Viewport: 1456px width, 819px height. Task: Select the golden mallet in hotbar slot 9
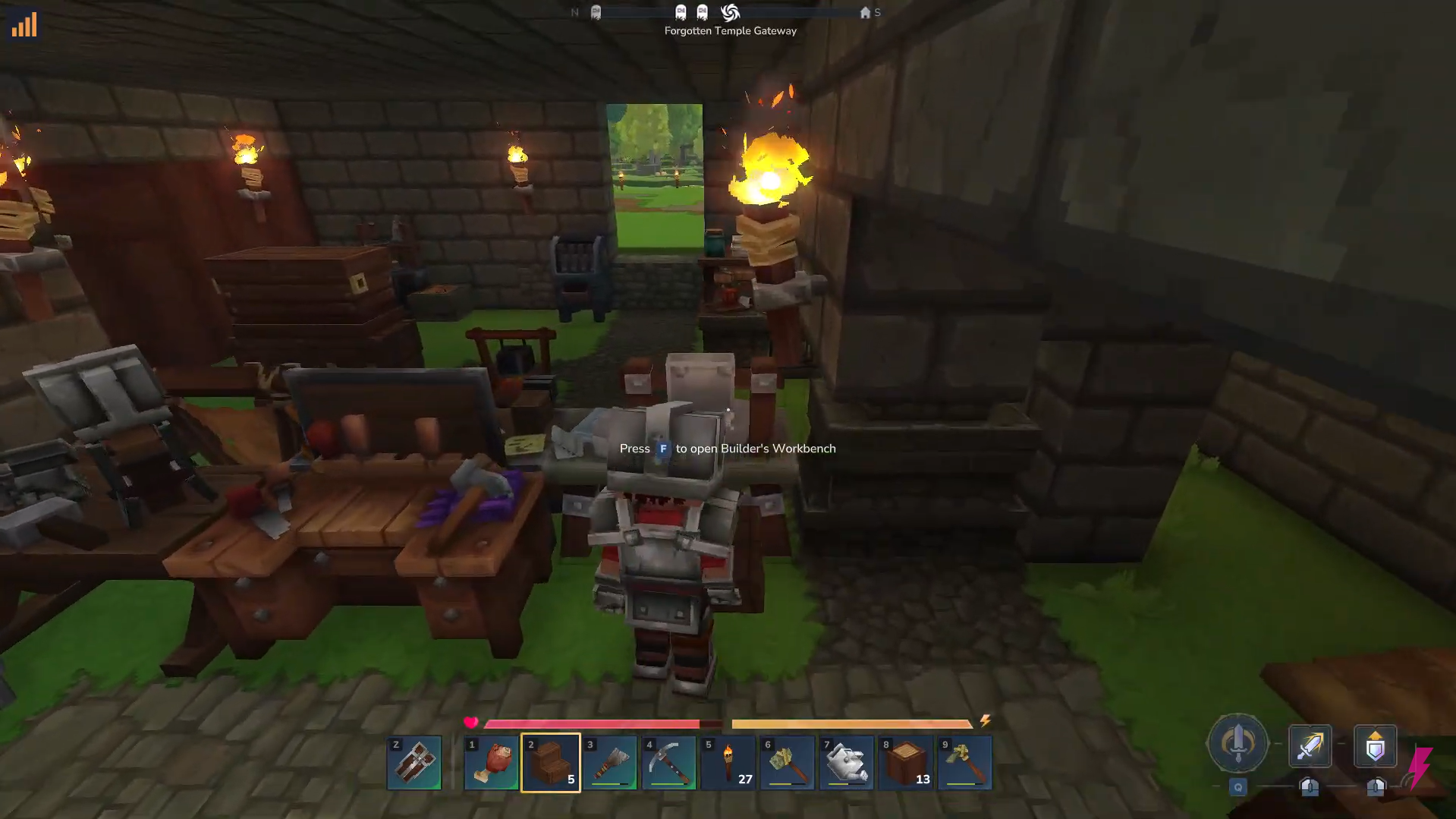(x=965, y=763)
